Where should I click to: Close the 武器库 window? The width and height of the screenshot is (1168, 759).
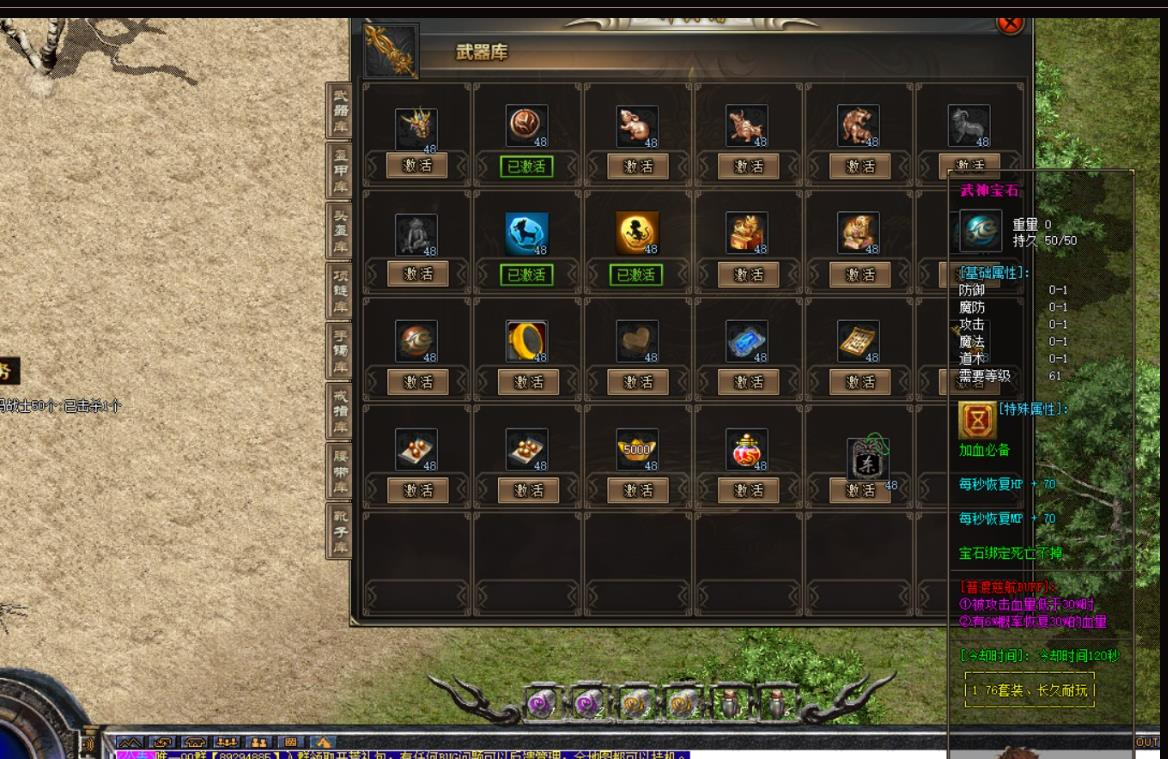(1011, 22)
